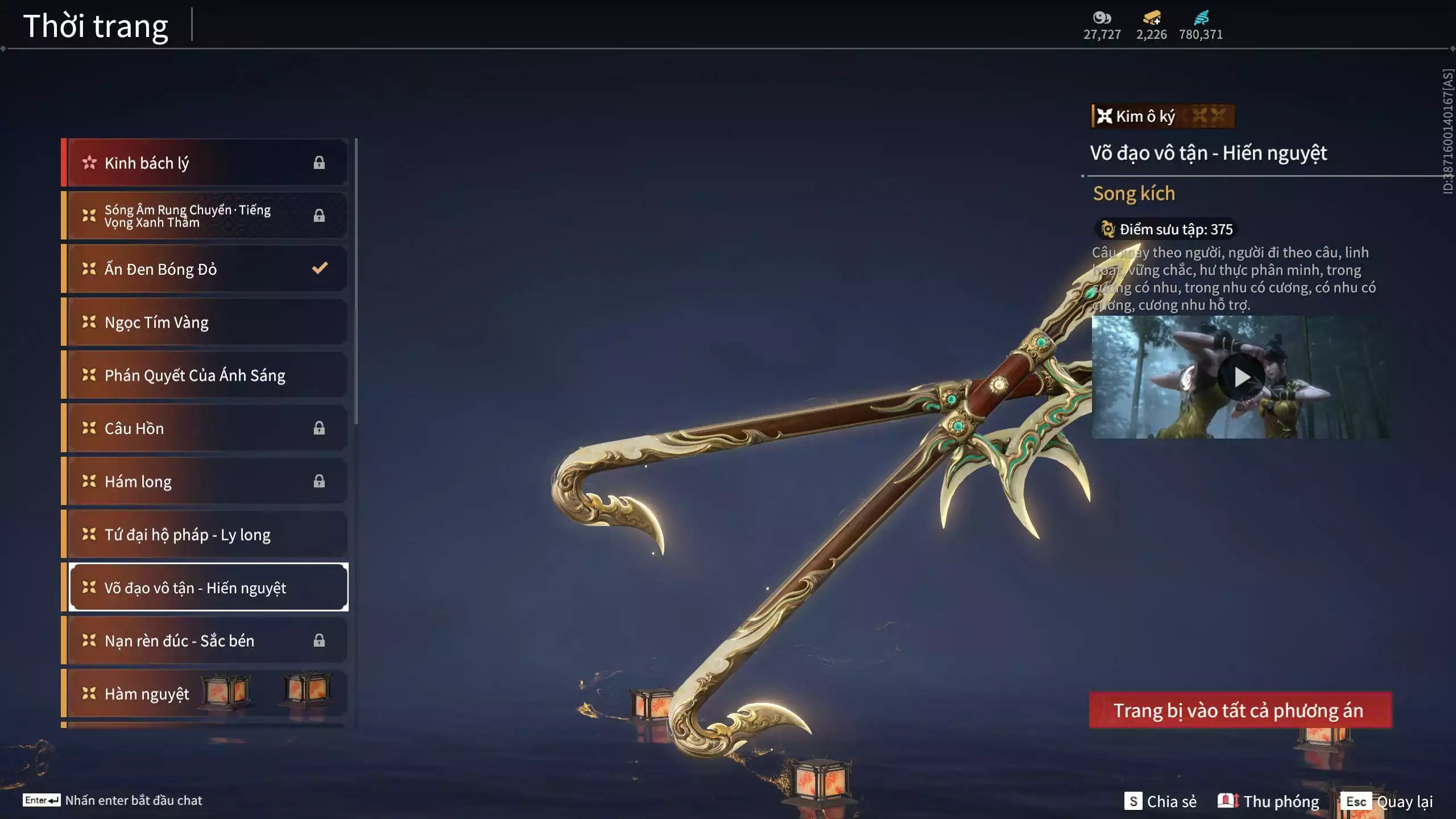Click the pink flower icon beside Kinh bách lý

pyautogui.click(x=89, y=162)
